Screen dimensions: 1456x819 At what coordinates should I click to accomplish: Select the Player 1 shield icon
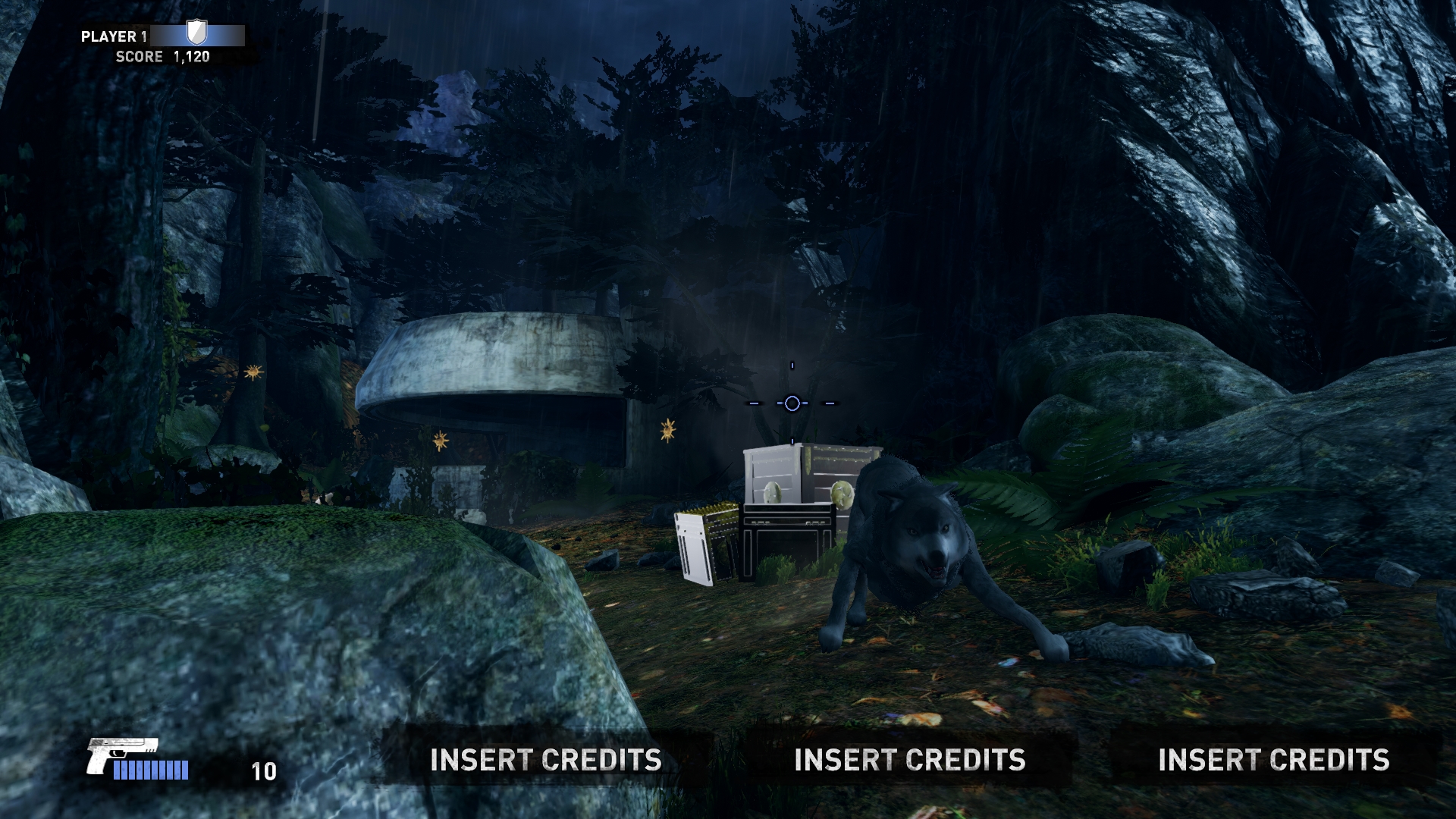tap(196, 33)
